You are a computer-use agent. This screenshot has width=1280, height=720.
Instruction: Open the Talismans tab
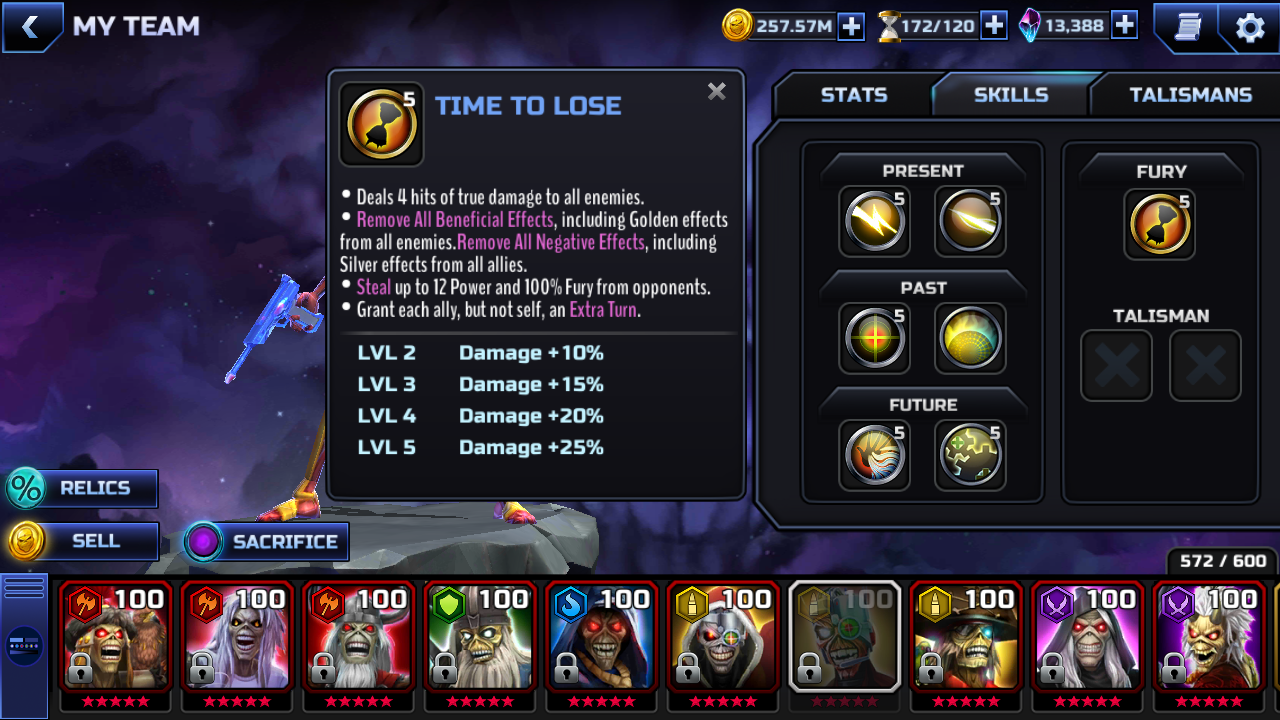coord(1190,95)
